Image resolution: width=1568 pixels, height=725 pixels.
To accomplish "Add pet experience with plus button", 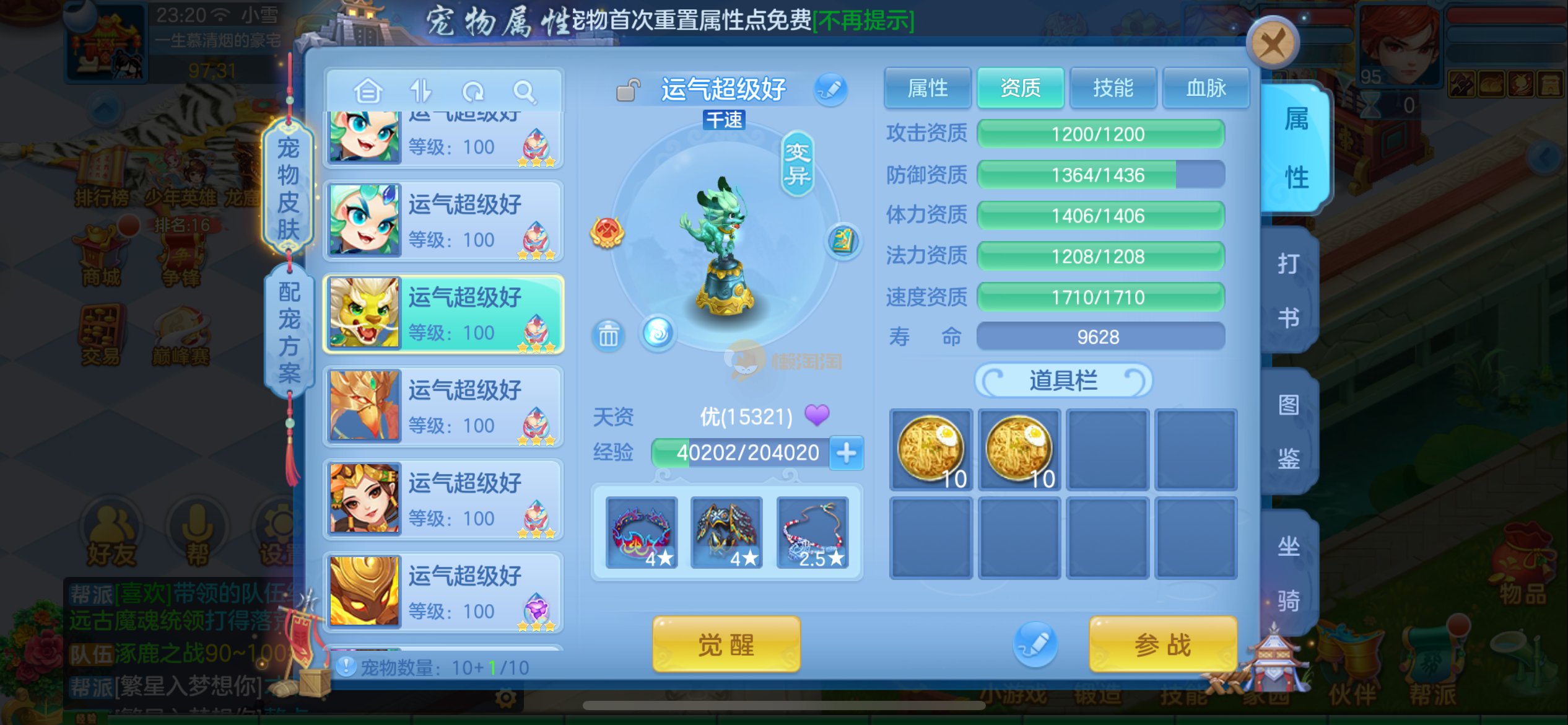I will pos(846,453).
